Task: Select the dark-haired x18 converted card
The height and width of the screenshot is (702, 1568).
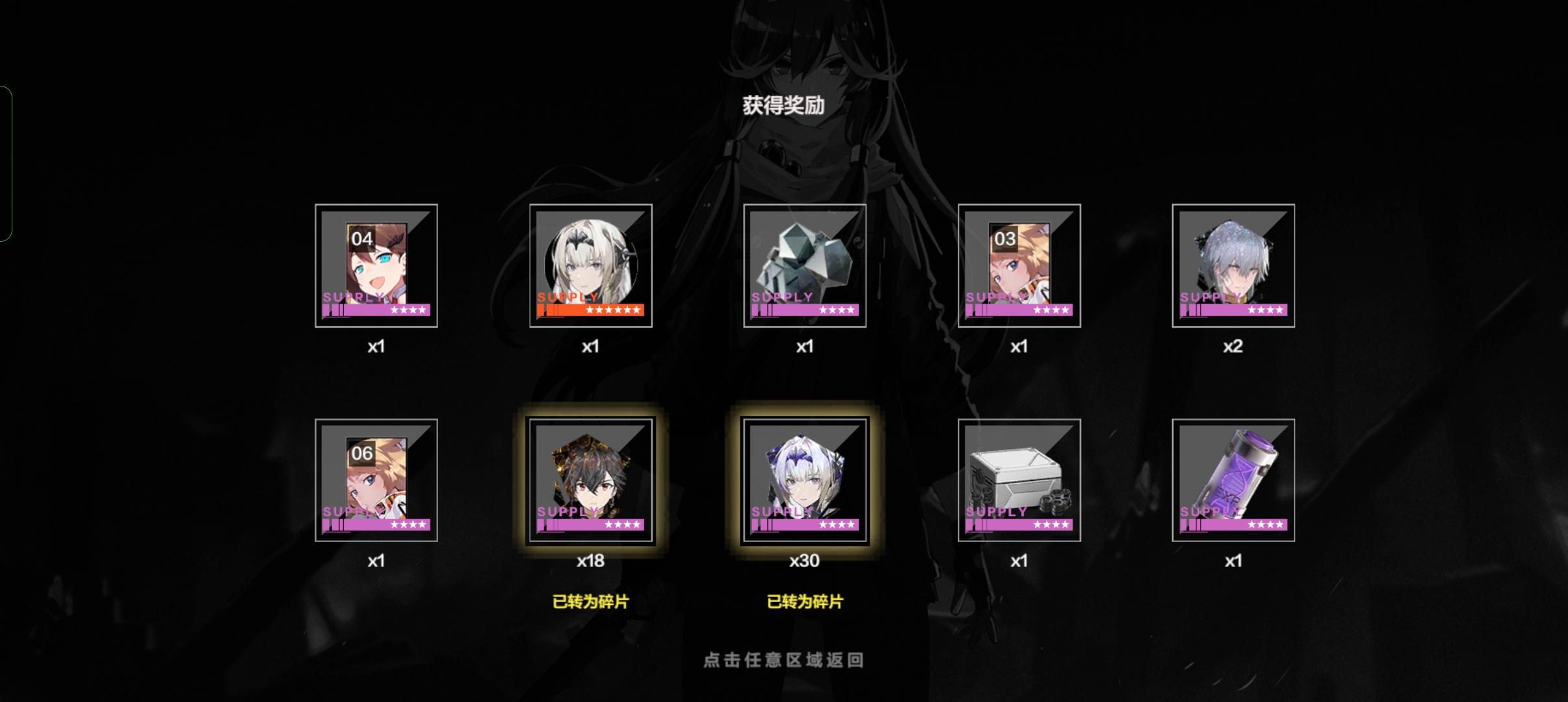Action: coord(590,480)
